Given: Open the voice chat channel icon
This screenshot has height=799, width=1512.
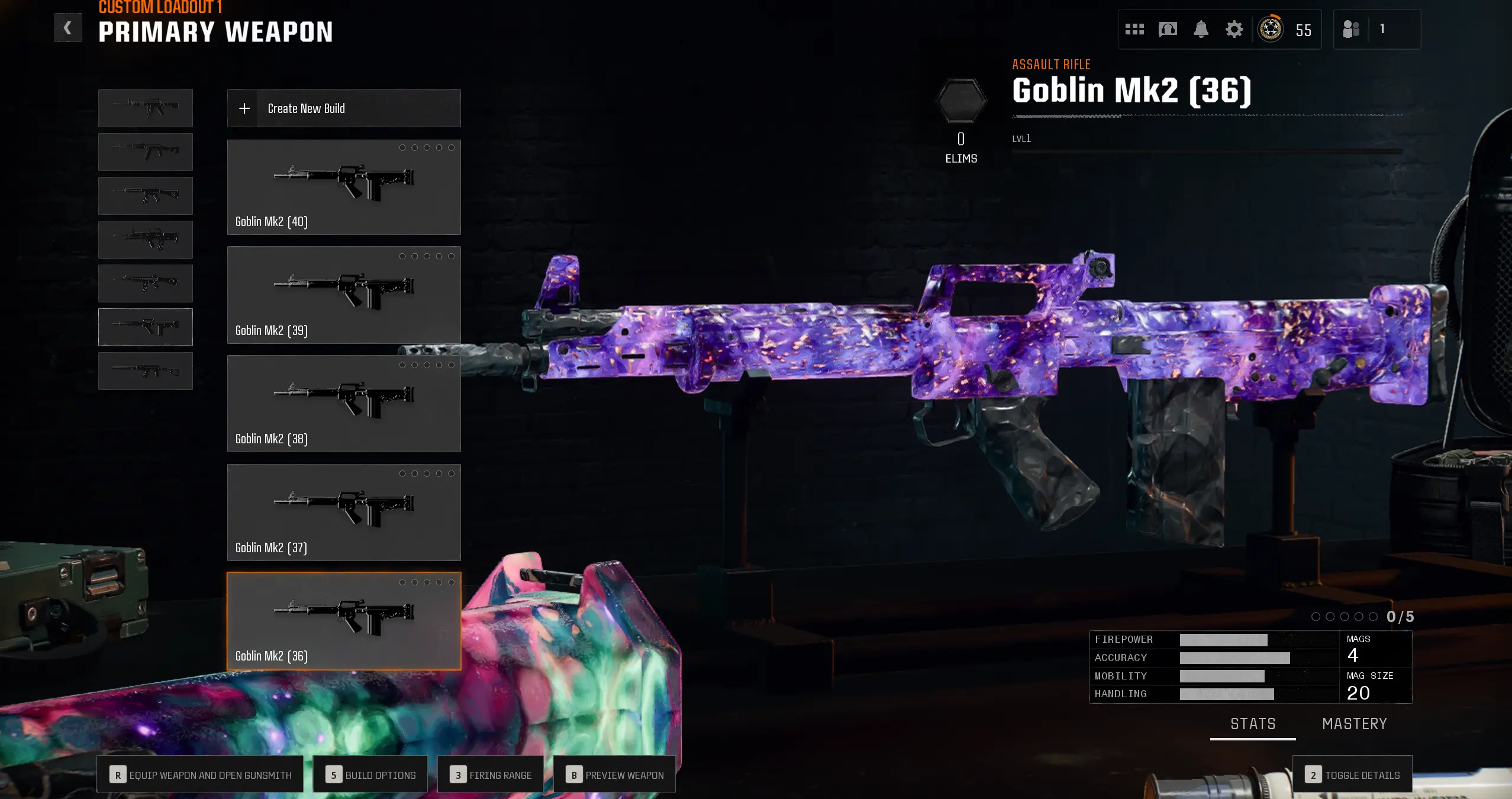Looking at the screenshot, I should click(1168, 28).
